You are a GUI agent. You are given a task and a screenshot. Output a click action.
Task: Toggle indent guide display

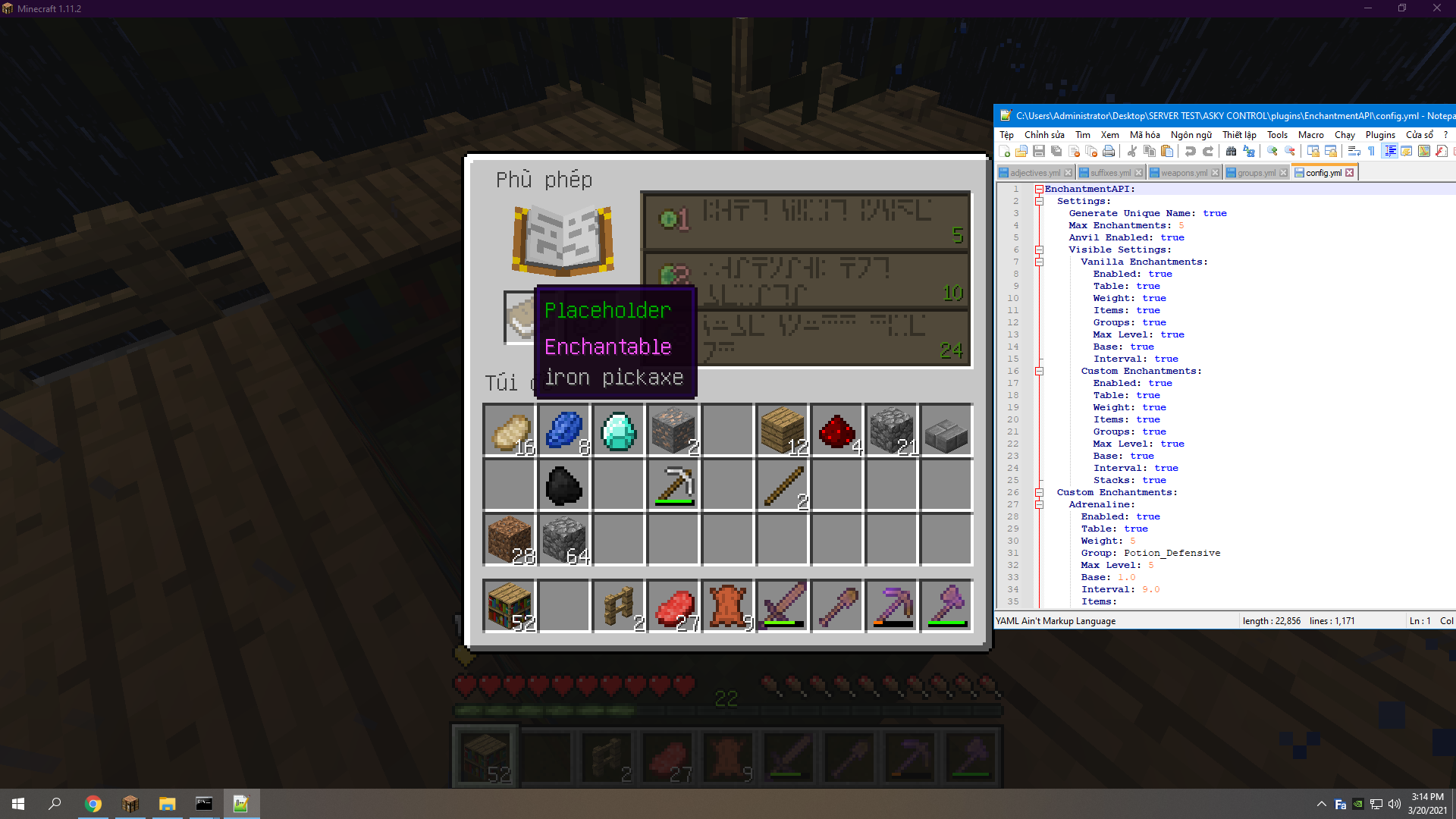pyautogui.click(x=1390, y=151)
